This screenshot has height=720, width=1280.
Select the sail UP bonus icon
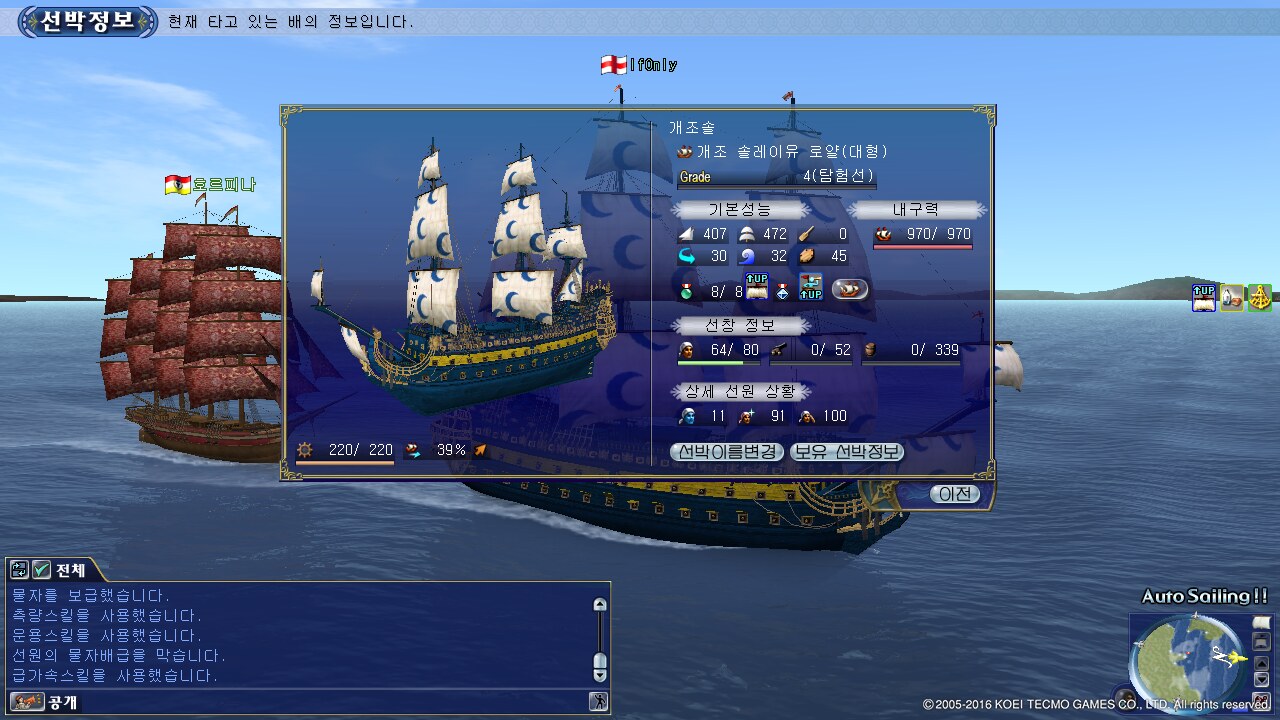point(757,288)
